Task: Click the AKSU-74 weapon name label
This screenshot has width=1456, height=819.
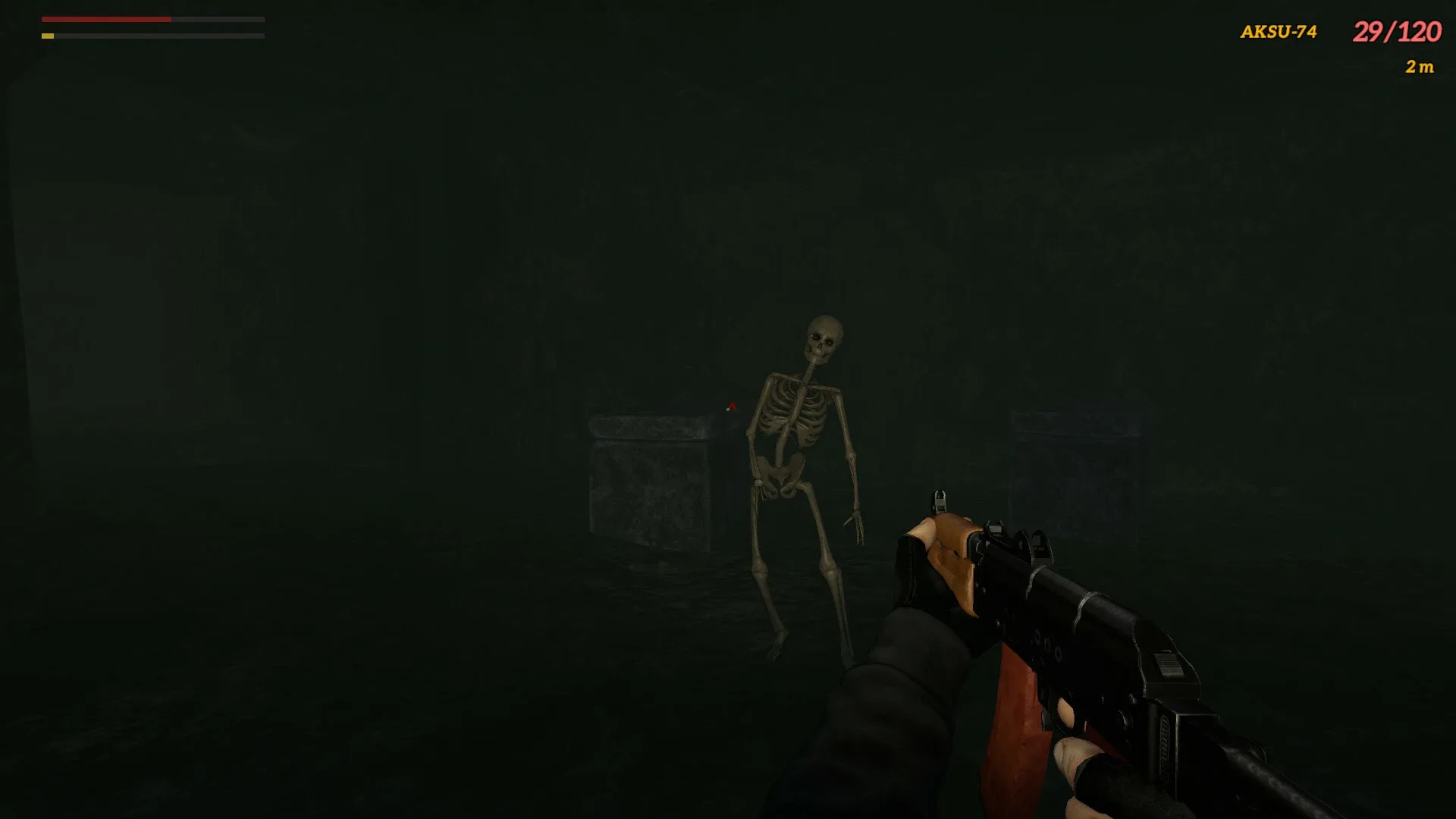Action: point(1278,32)
